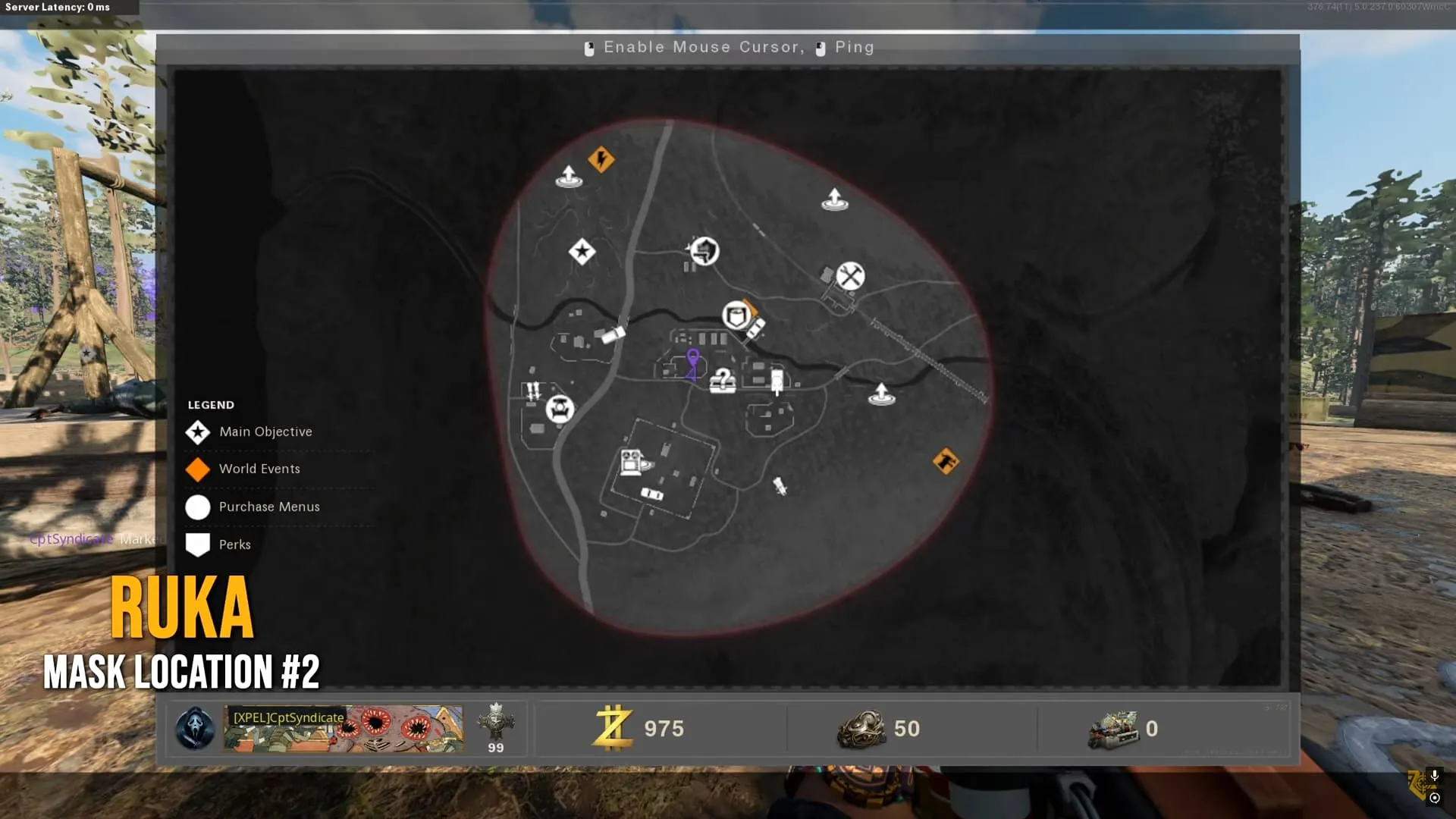The width and height of the screenshot is (1456, 819).
Task: Select the crossed tools crafting table marker
Action: click(x=850, y=276)
